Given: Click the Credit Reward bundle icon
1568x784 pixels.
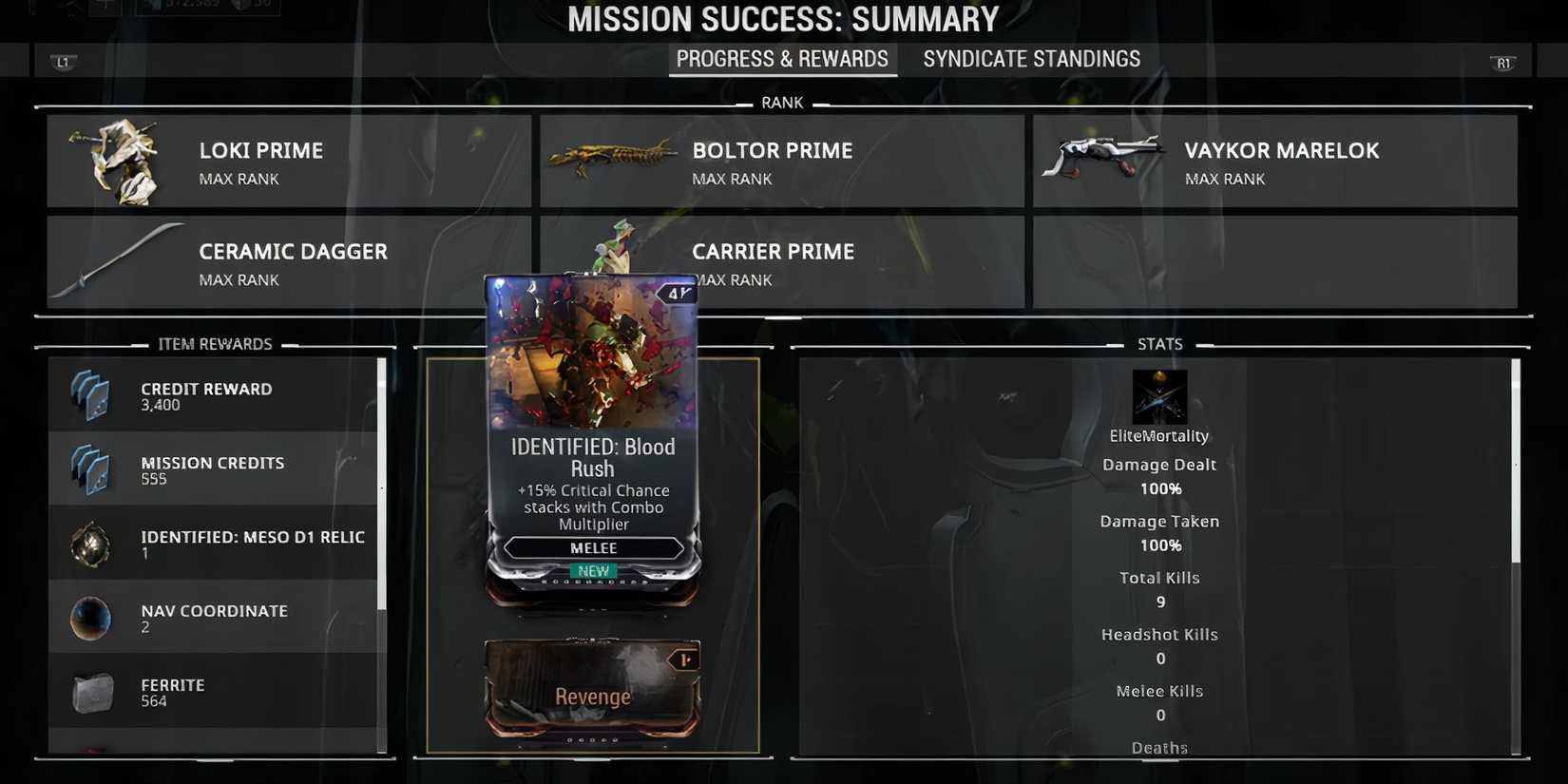Looking at the screenshot, I should 90,394.
